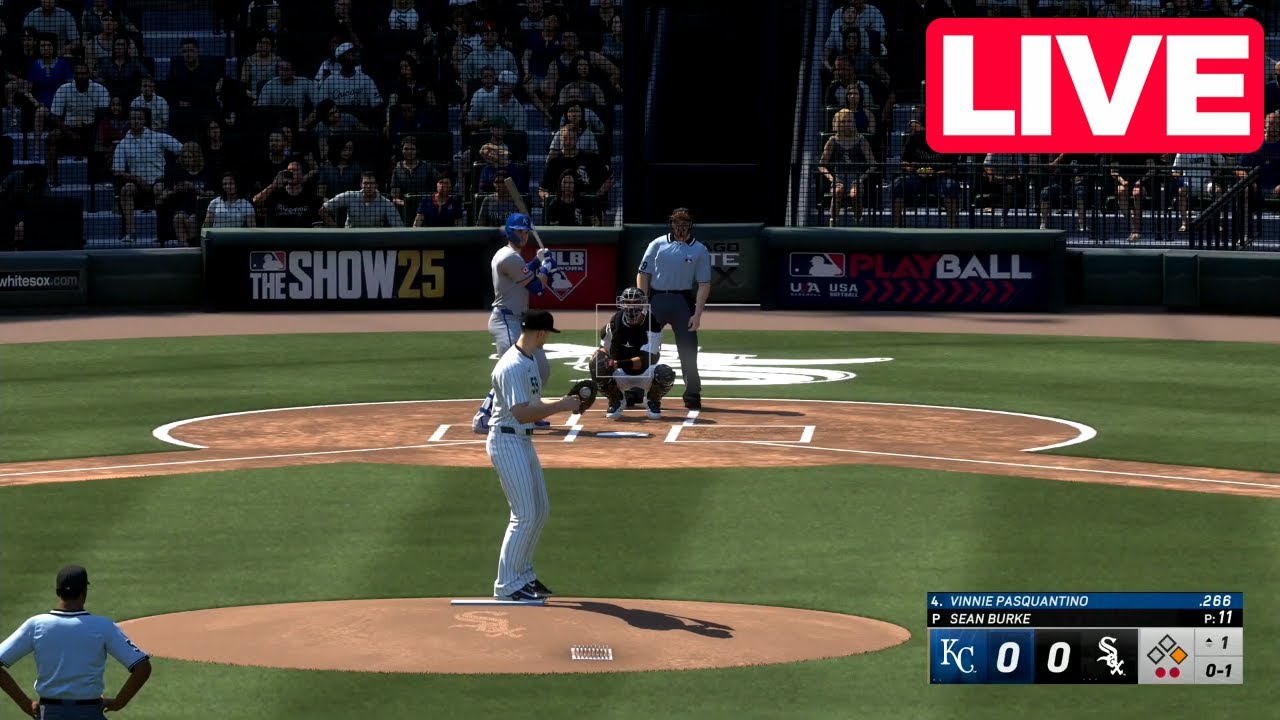Expand the P: 11 pitch count display

1217,617
